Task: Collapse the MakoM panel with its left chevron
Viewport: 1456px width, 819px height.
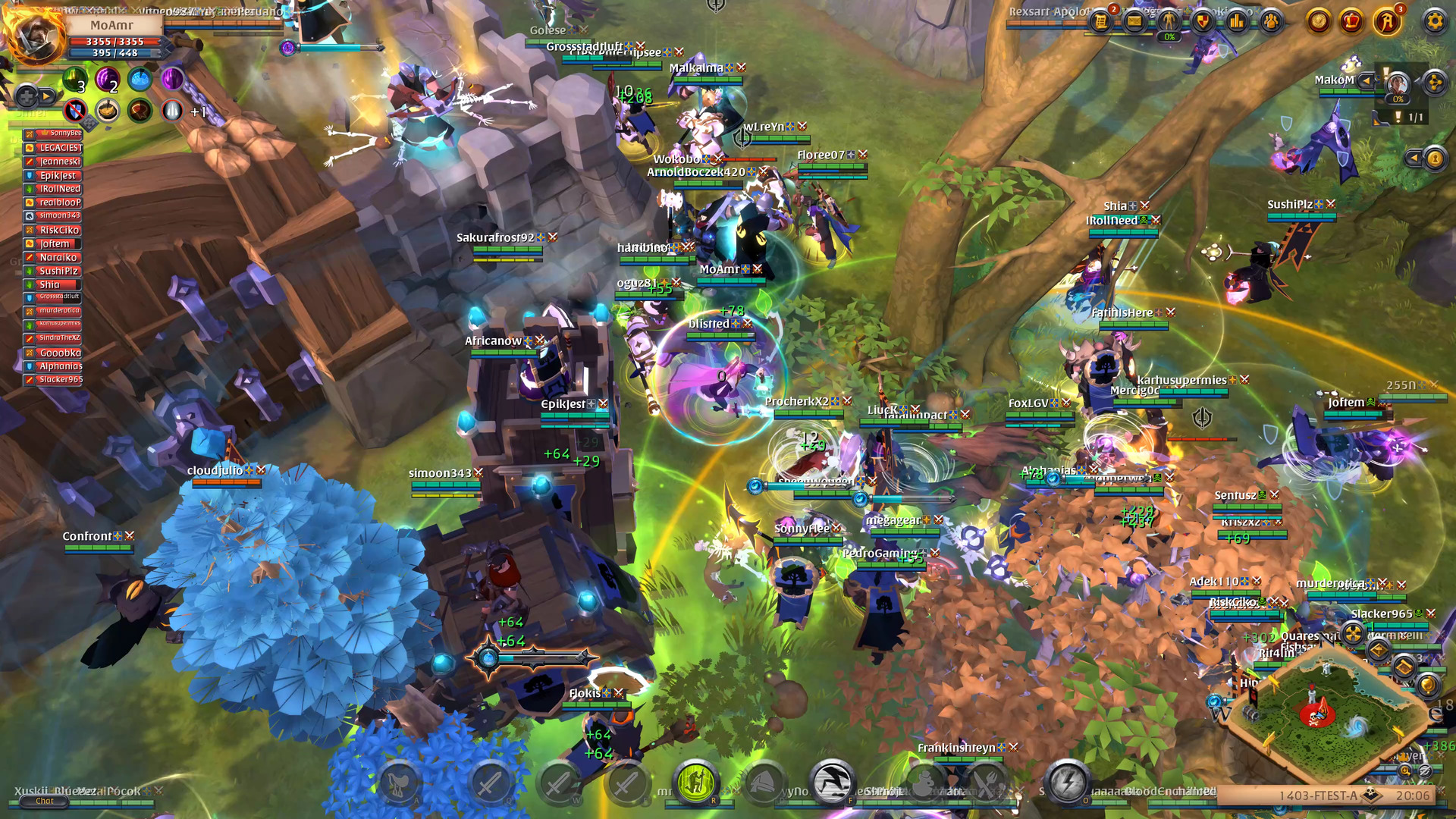Action: click(1367, 81)
